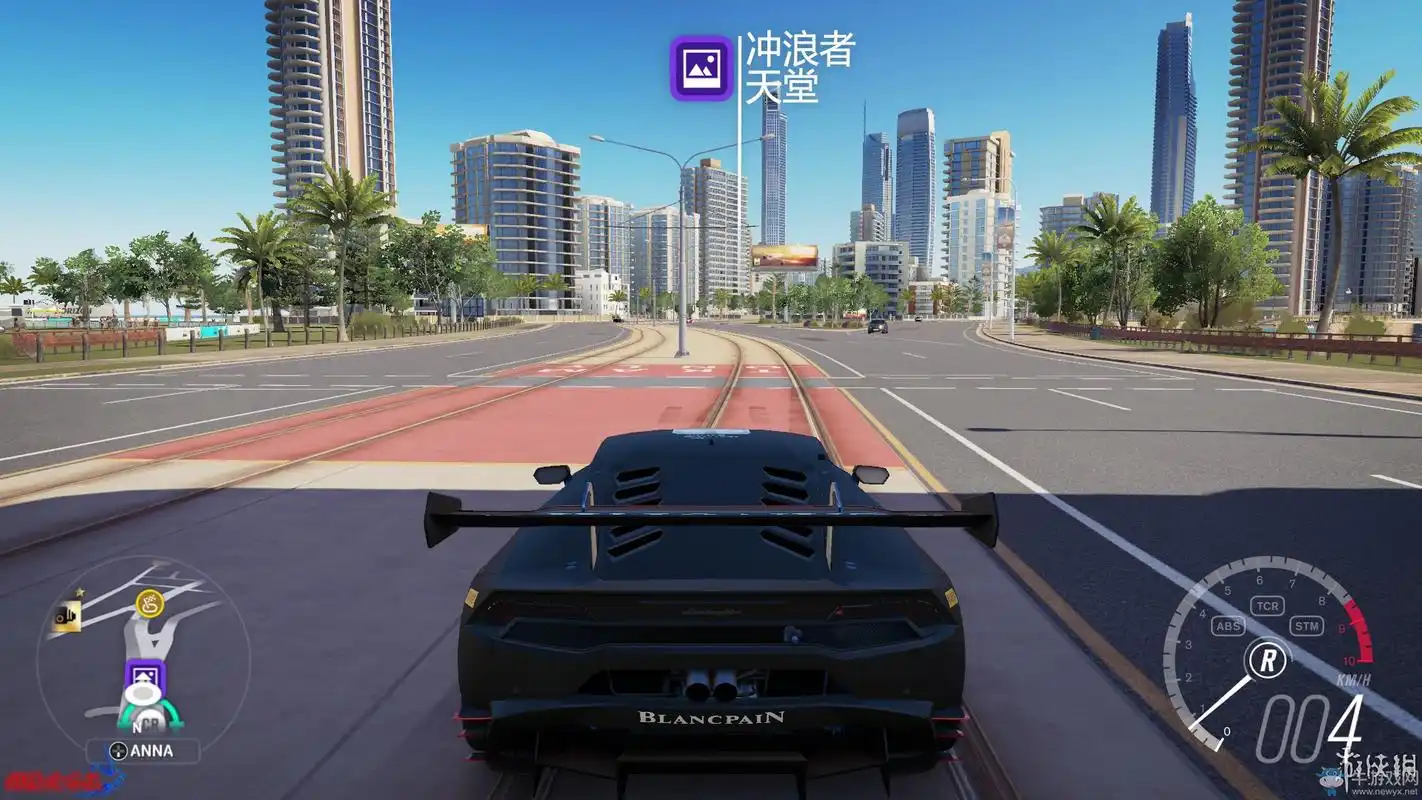Viewport: 1422px width, 800px height.
Task: Toggle the TCR indicator on the tachometer
Action: click(1268, 606)
